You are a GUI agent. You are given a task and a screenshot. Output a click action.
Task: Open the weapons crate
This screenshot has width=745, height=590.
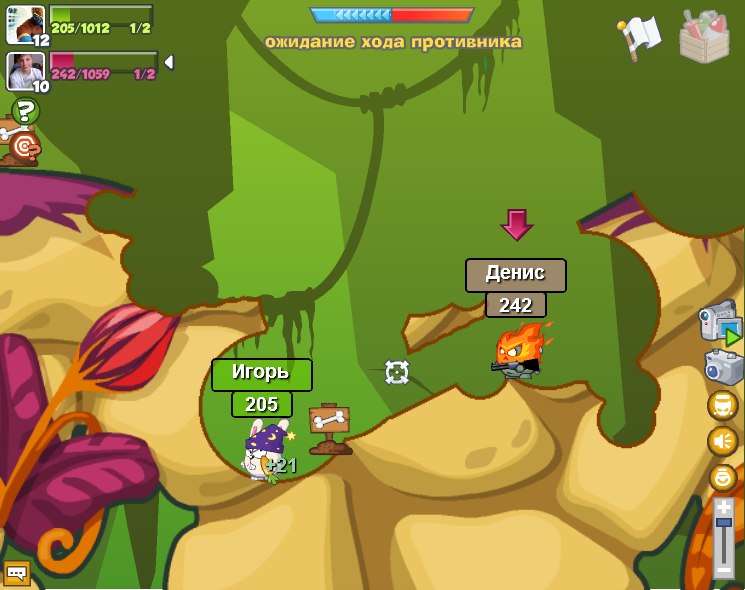[703, 36]
